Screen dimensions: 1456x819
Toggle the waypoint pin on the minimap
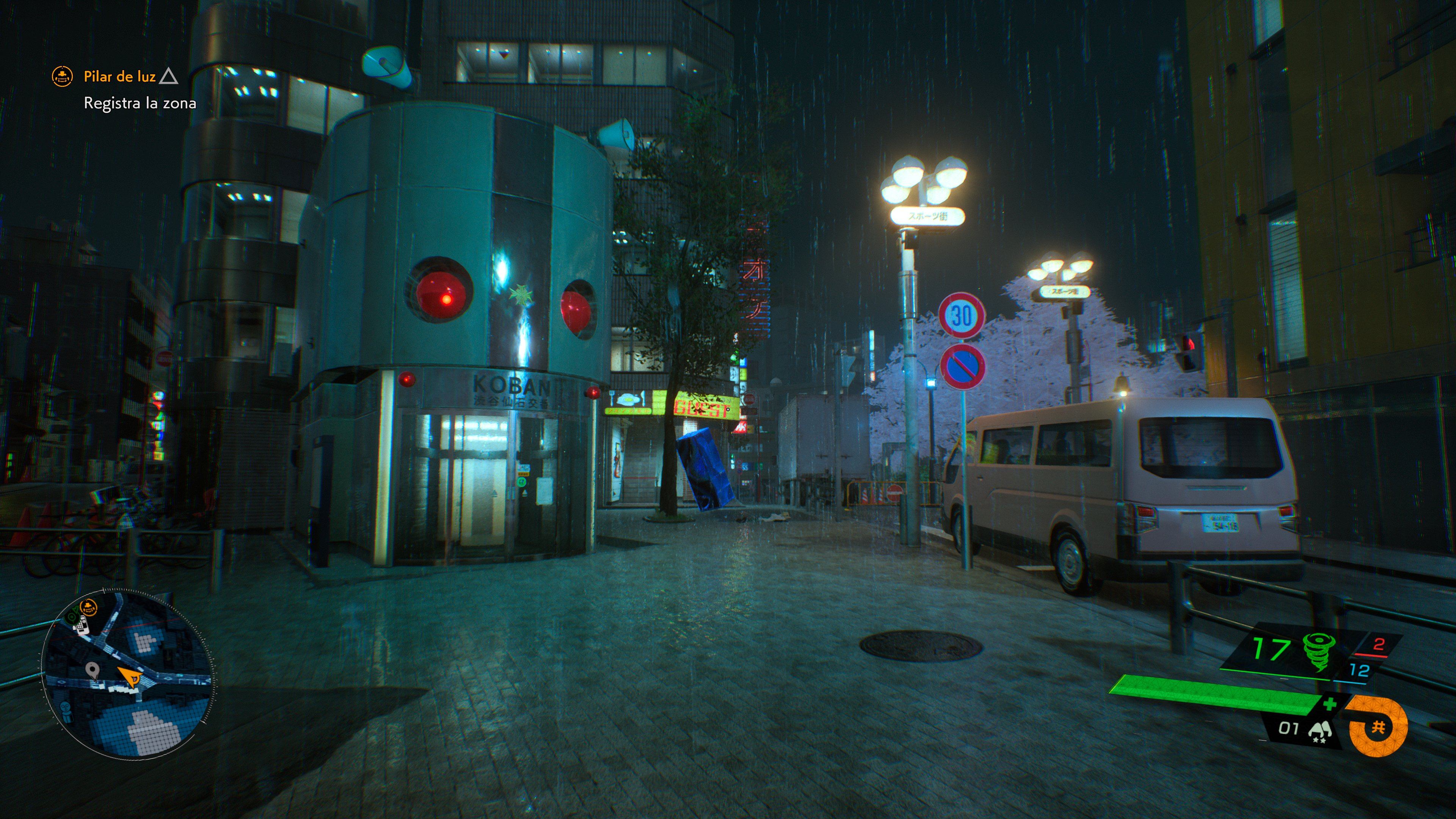point(93,670)
